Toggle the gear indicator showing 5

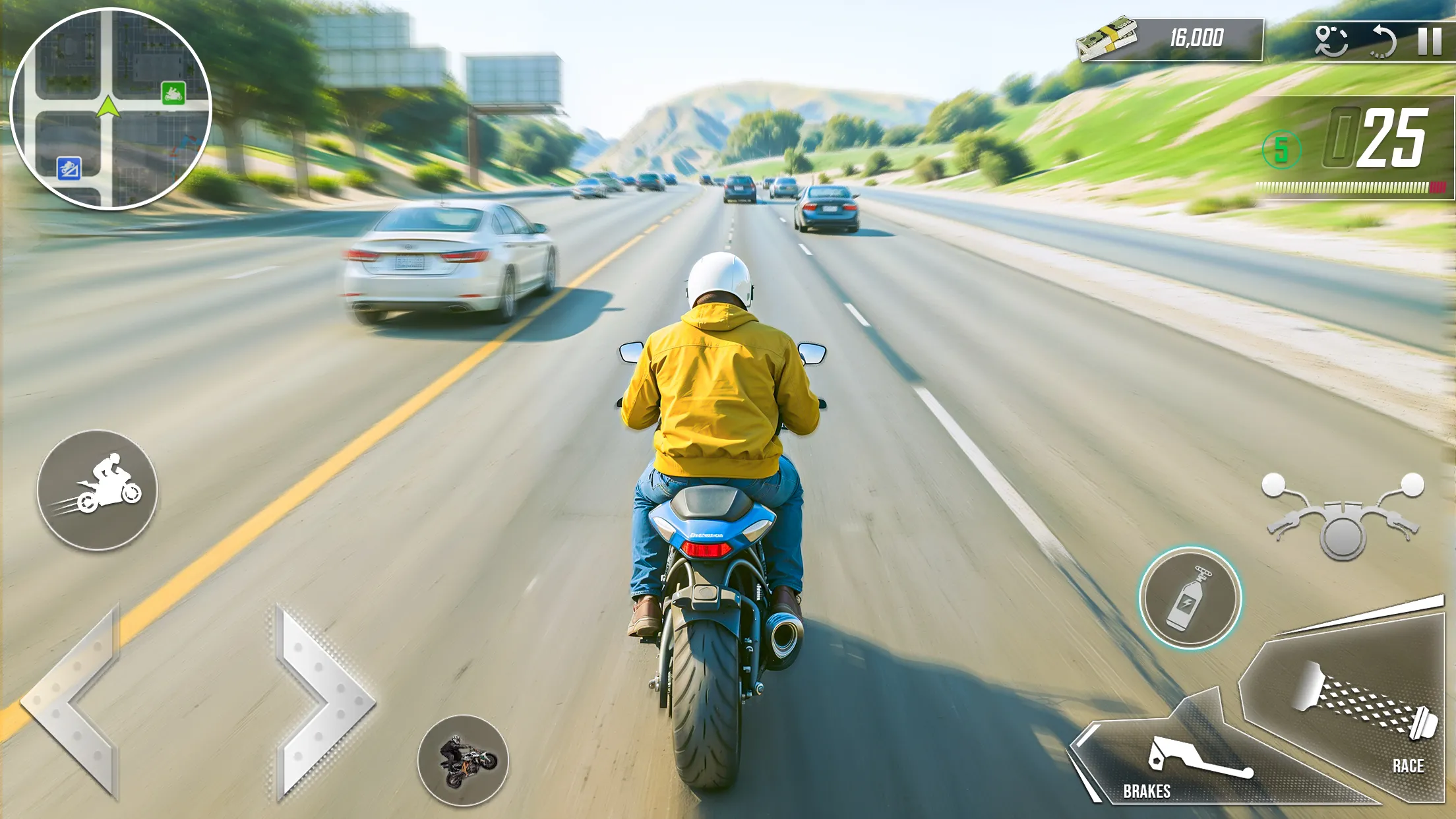[1282, 150]
